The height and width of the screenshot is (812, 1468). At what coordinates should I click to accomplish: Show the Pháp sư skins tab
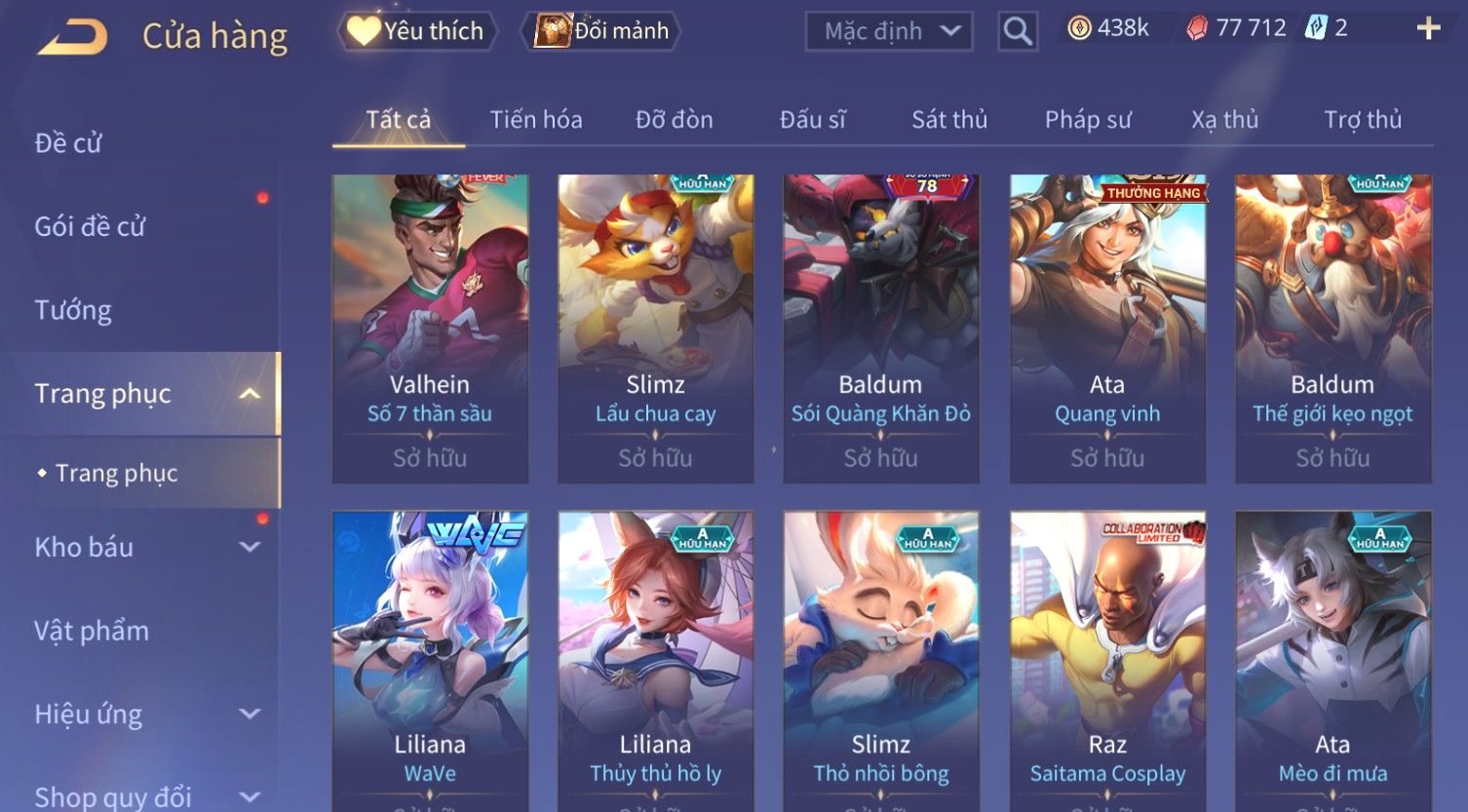coord(1088,120)
